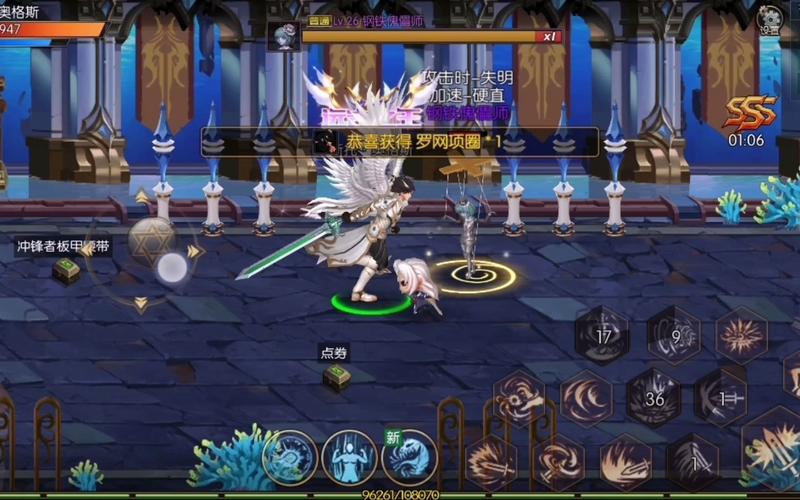Use the skill showing cooldown 17
Image resolution: width=800 pixels, height=500 pixels.
[603, 336]
